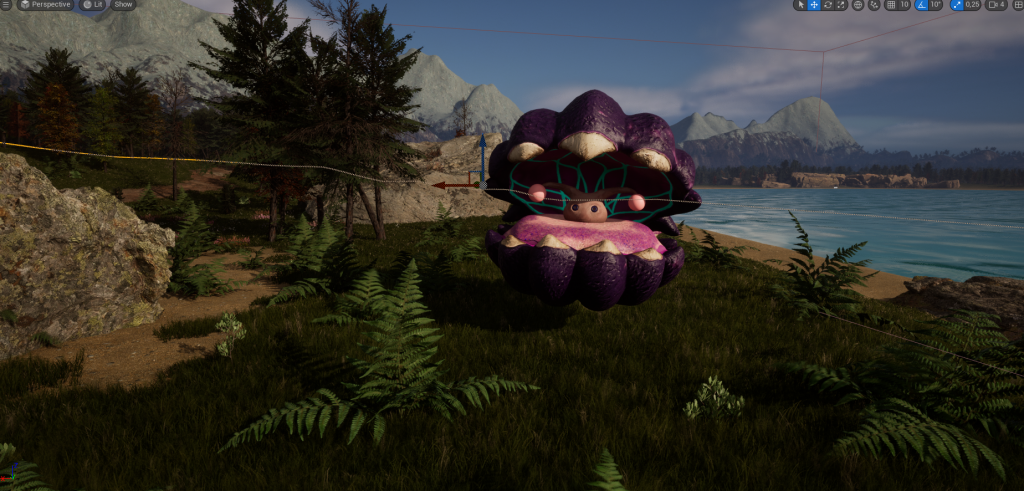Click the surface snapping button
Viewport: 1024px width, 491px height.
(874, 5)
